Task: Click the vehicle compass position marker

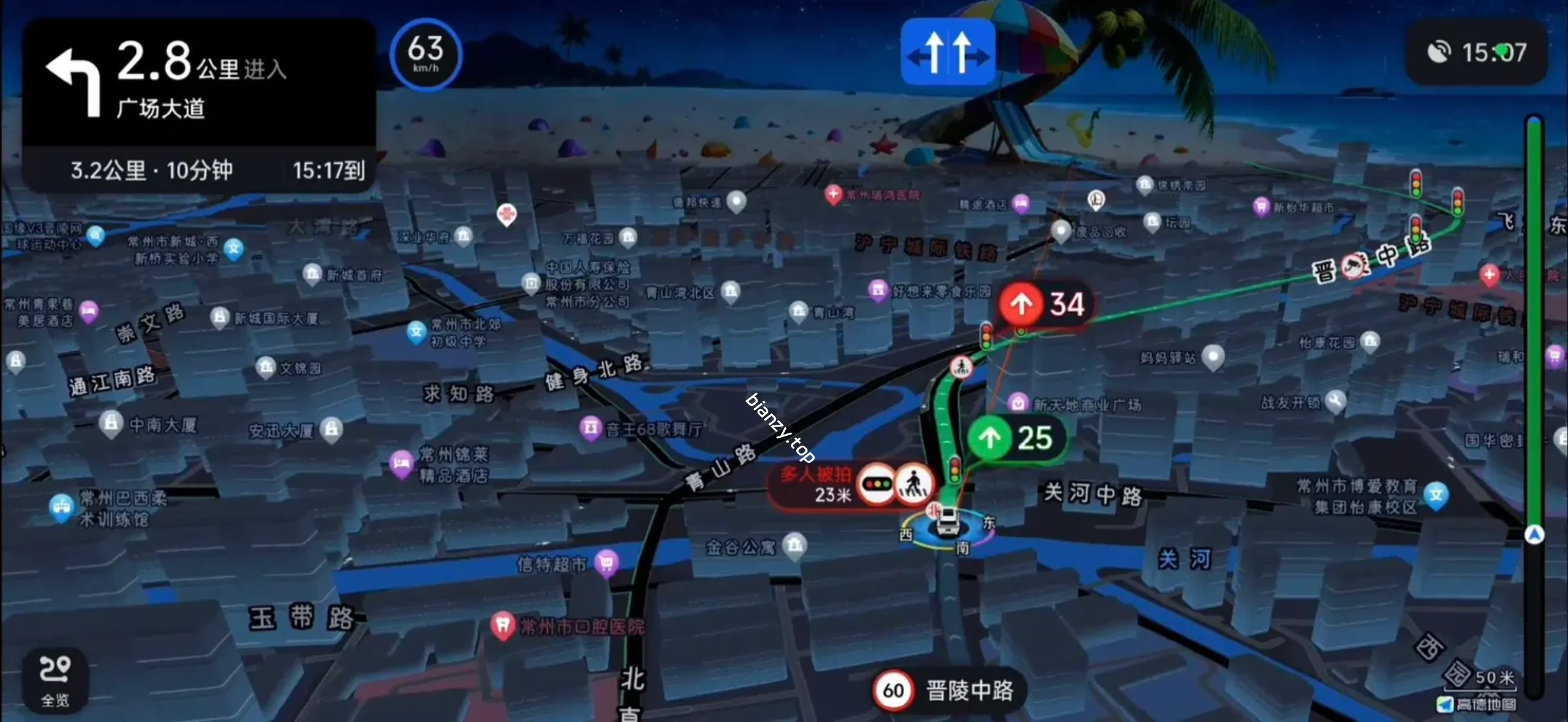Action: [946, 526]
